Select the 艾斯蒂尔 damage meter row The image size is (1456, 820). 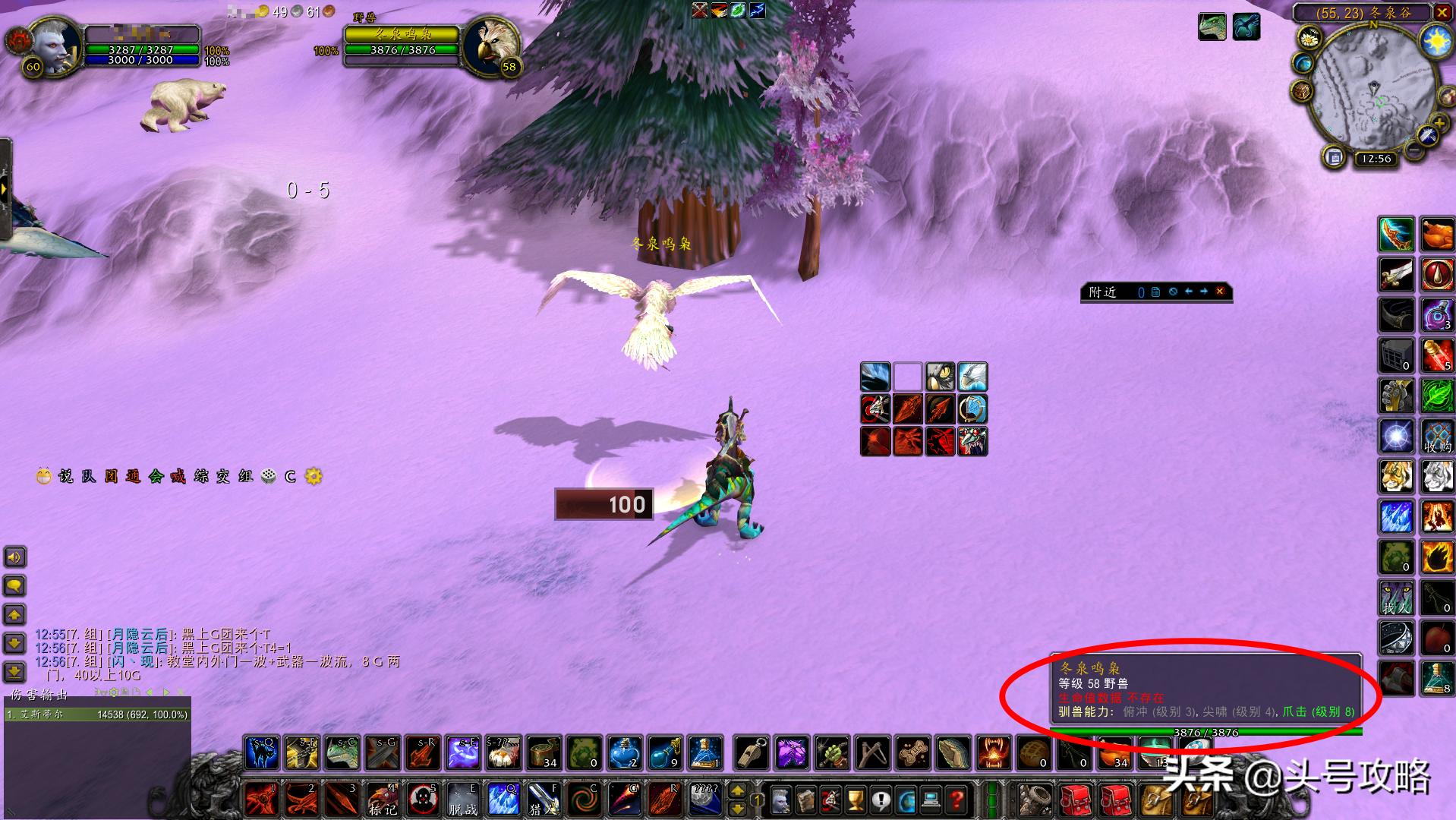pos(97,714)
